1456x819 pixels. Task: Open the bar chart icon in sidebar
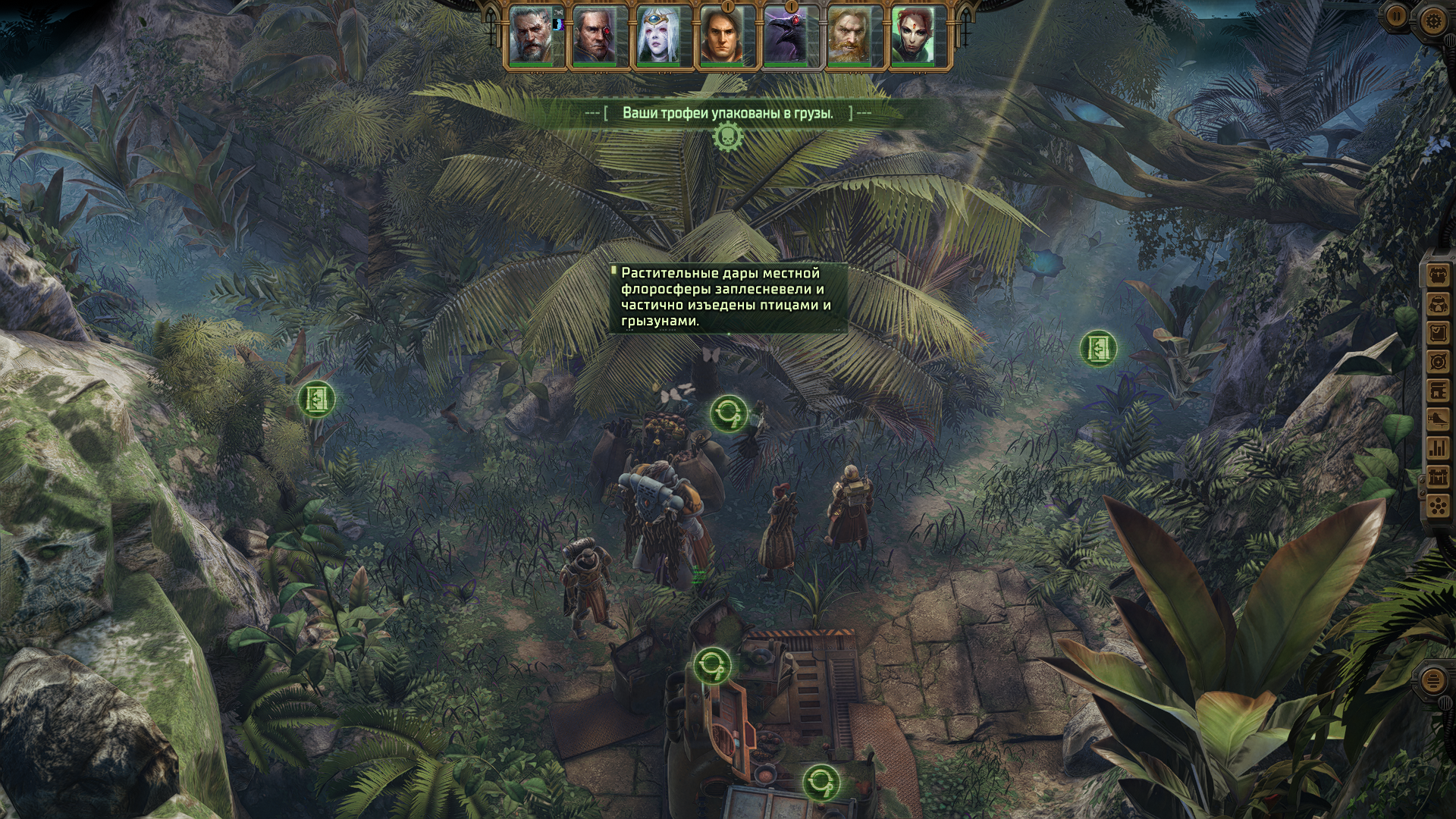pos(1437,448)
